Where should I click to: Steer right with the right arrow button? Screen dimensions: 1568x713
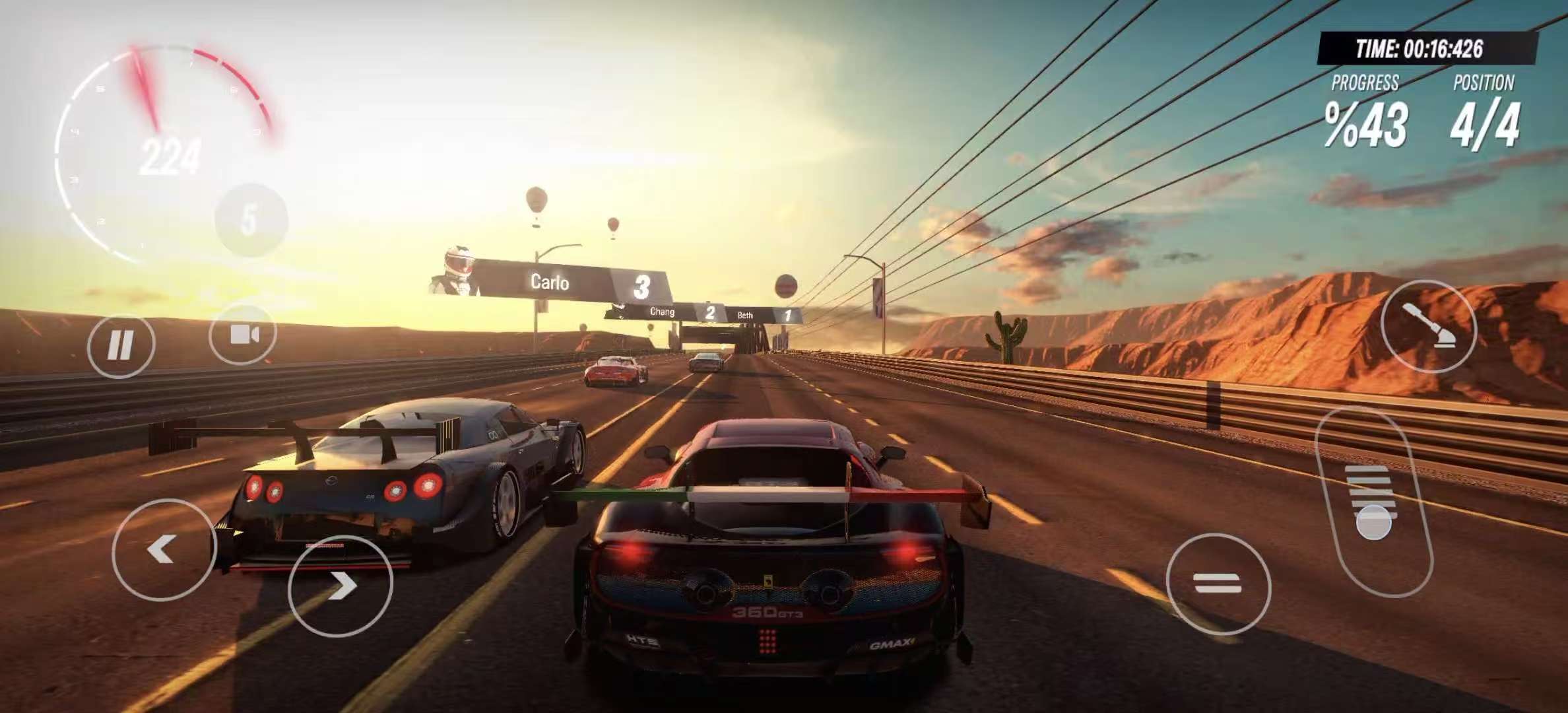coord(341,586)
